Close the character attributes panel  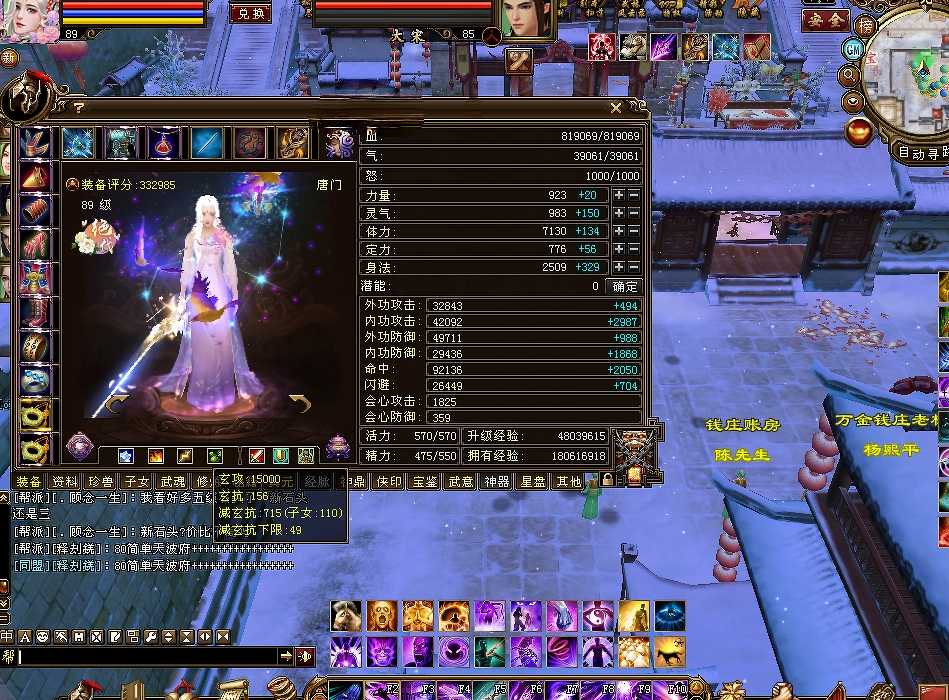pyautogui.click(x=616, y=108)
